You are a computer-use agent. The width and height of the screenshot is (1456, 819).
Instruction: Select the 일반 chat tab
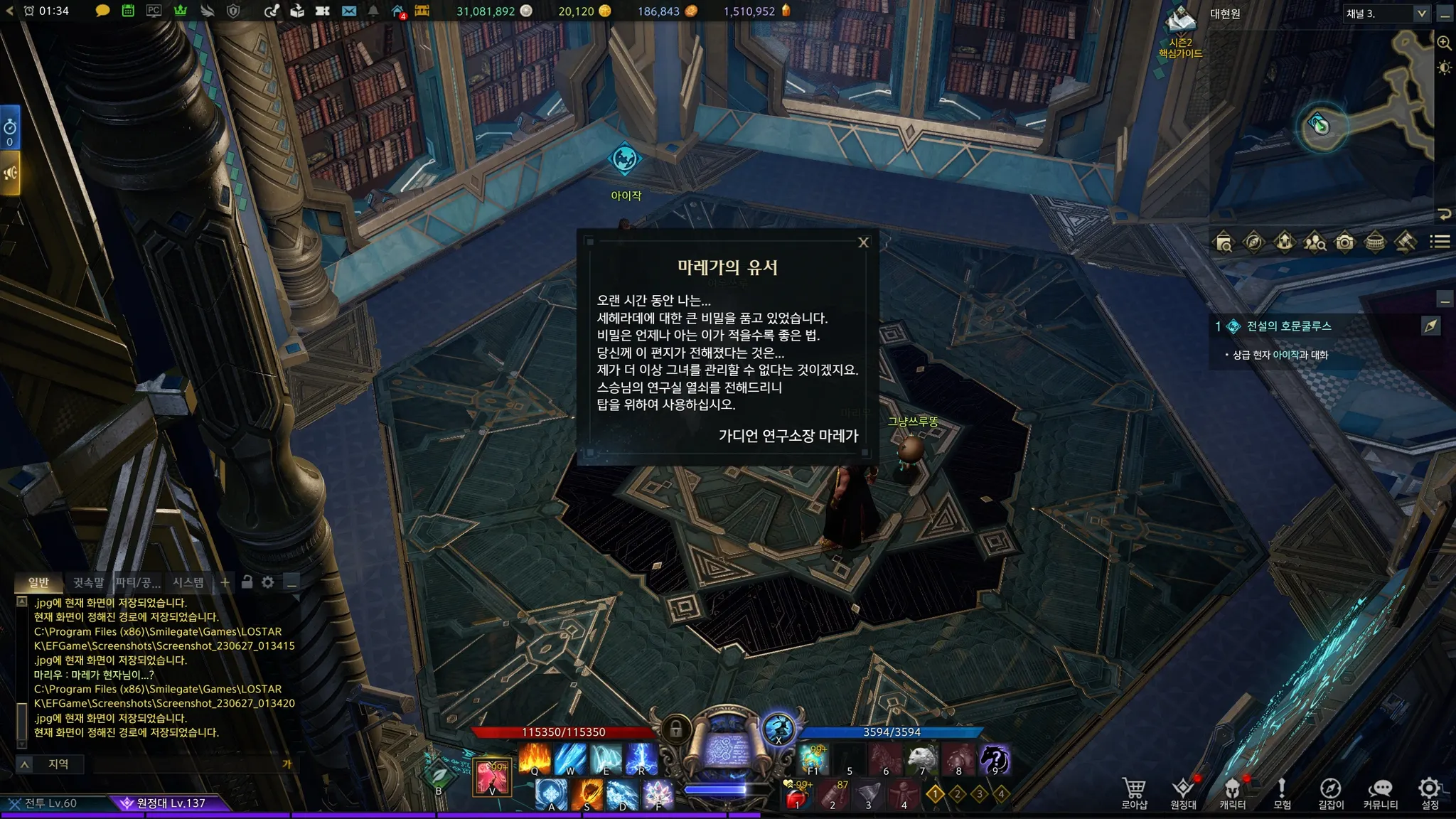[38, 582]
